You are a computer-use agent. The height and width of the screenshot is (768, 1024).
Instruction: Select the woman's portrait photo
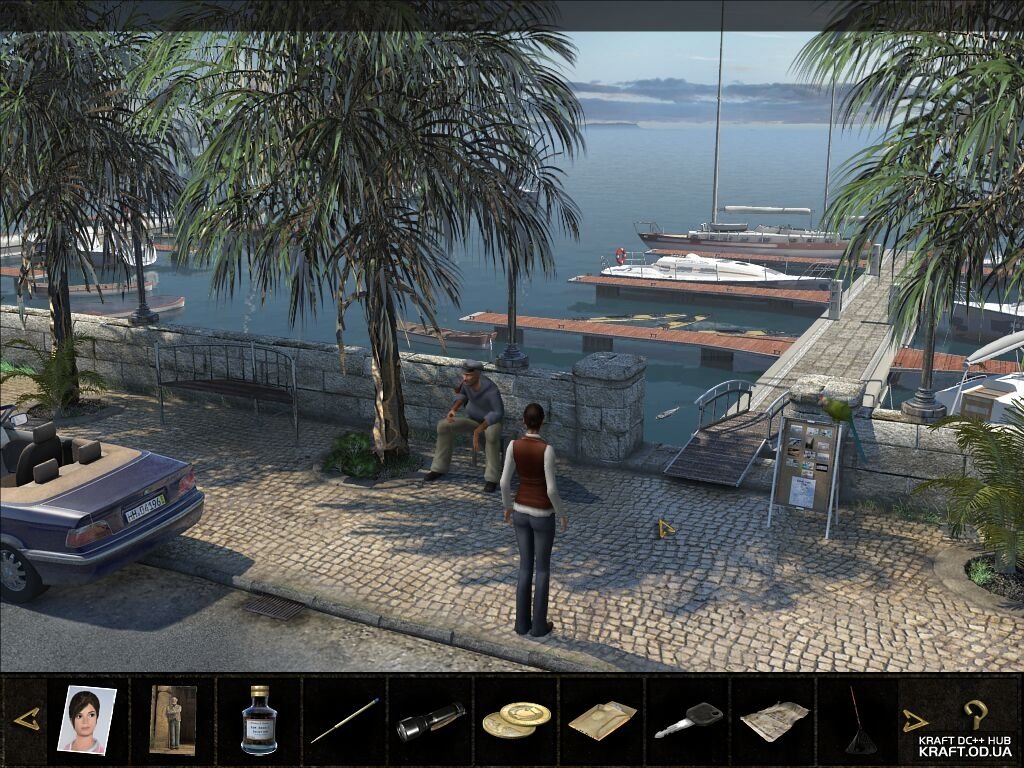point(86,718)
